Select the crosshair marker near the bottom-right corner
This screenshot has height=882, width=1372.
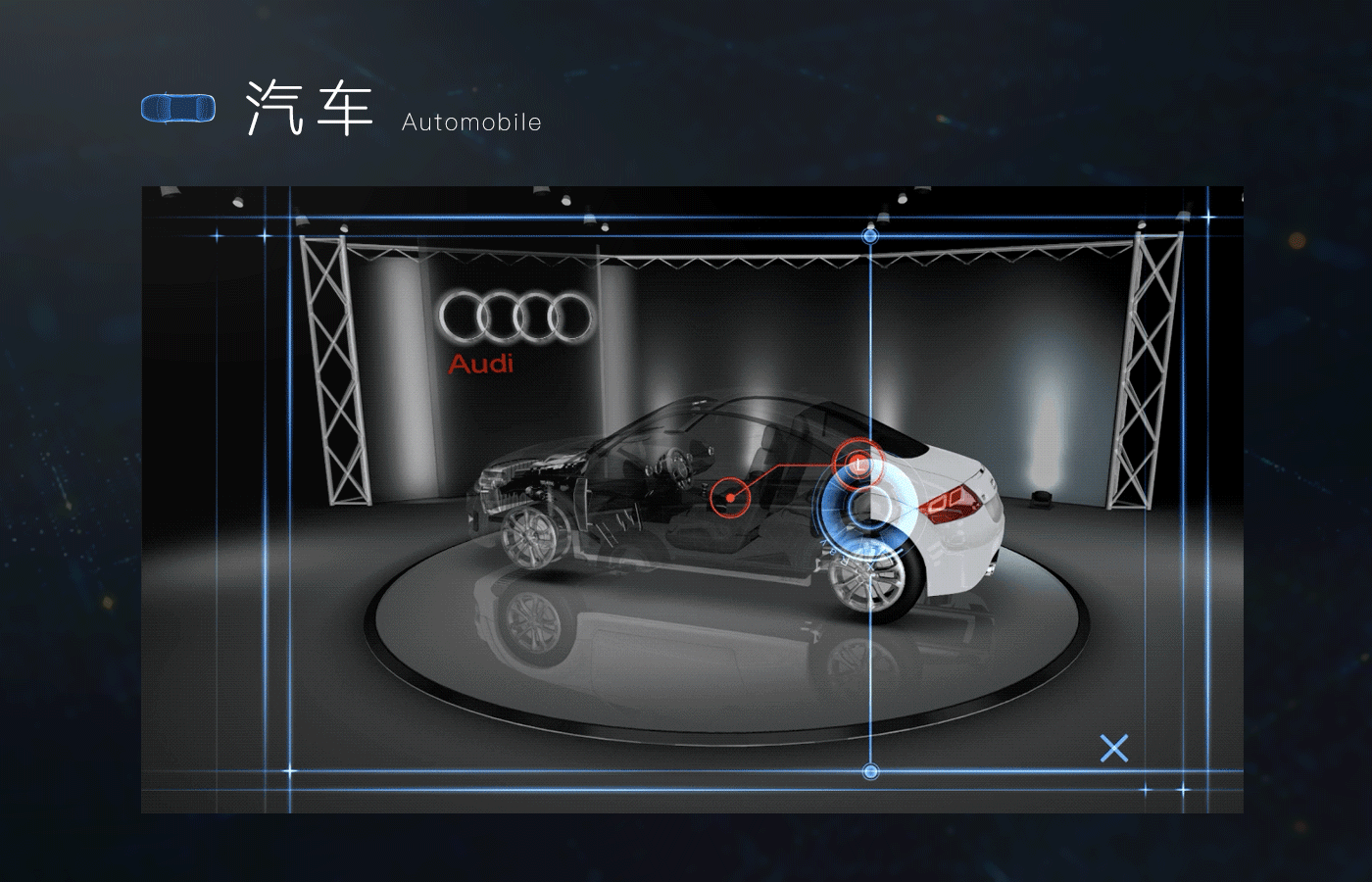click(1183, 789)
